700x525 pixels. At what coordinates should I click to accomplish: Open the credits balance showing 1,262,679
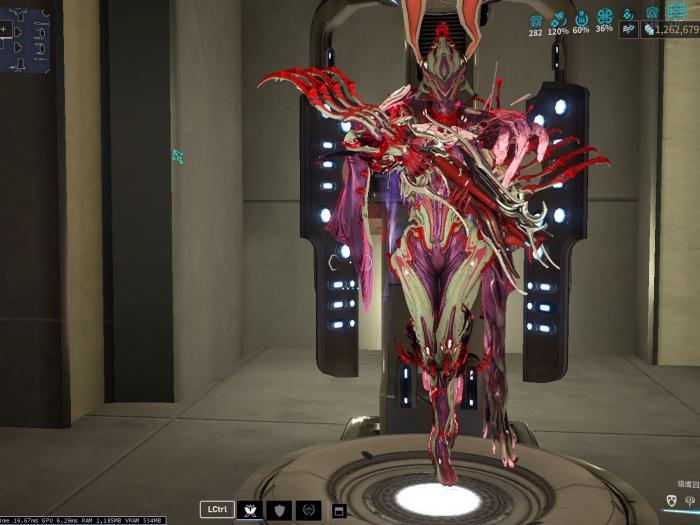point(671,30)
